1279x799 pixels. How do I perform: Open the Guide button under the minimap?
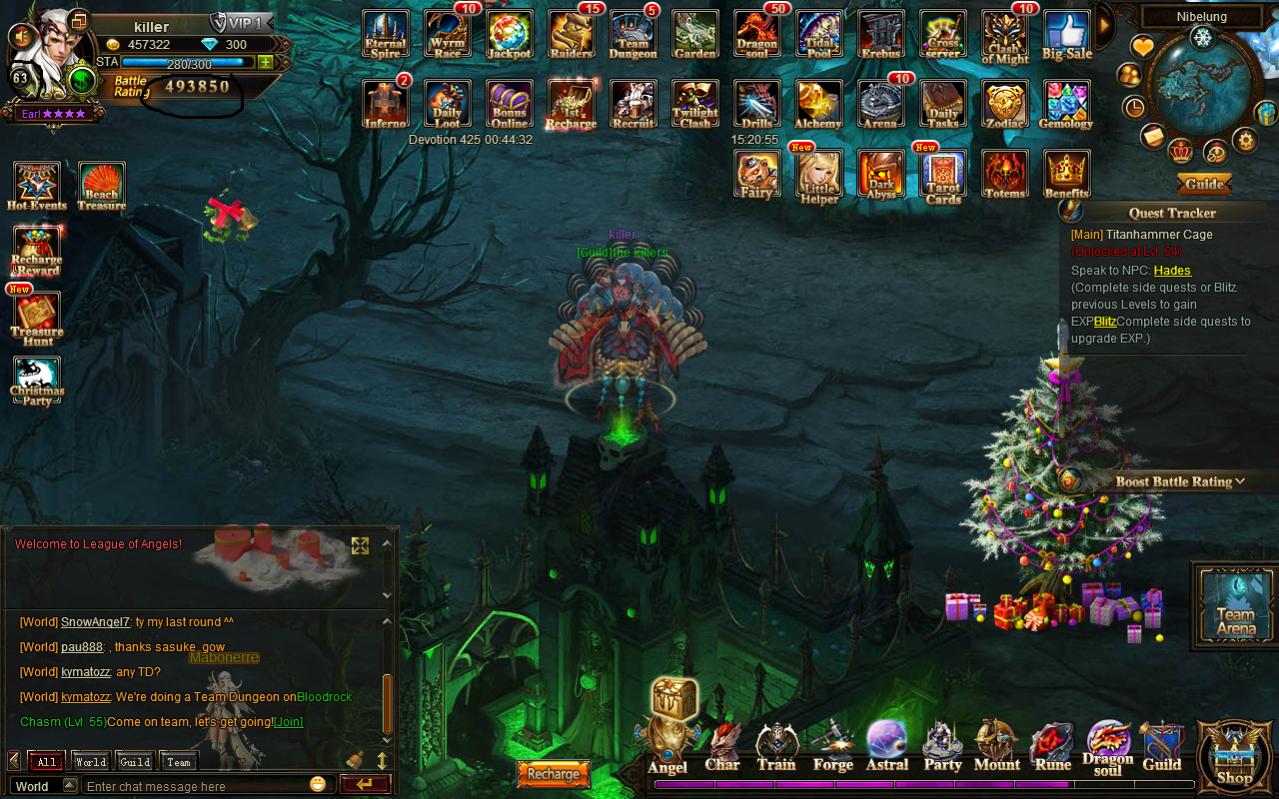pos(1204,185)
